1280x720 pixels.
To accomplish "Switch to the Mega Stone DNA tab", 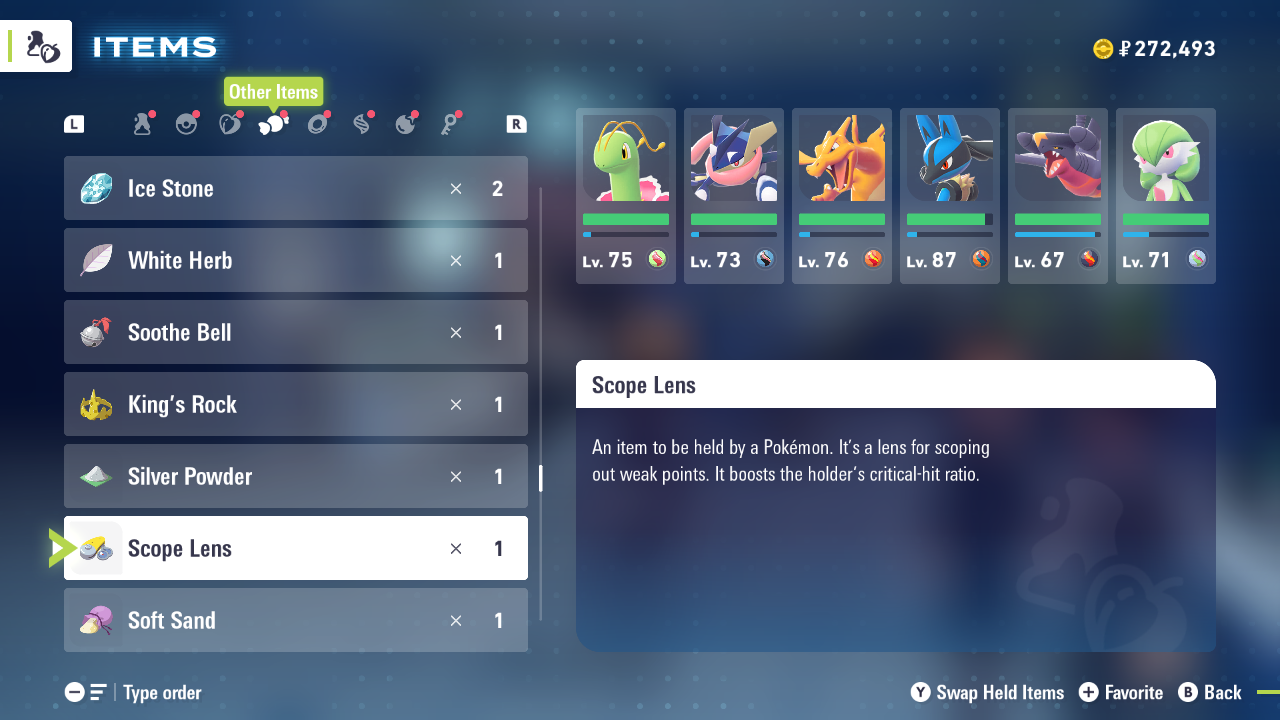I will (x=362, y=124).
